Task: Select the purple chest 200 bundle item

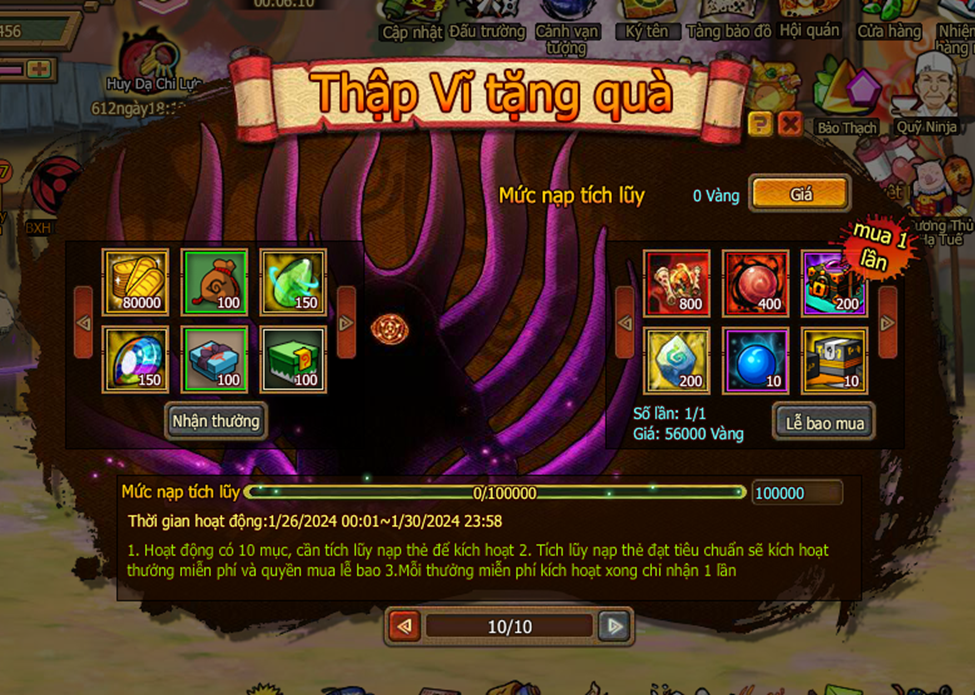Action: point(834,283)
